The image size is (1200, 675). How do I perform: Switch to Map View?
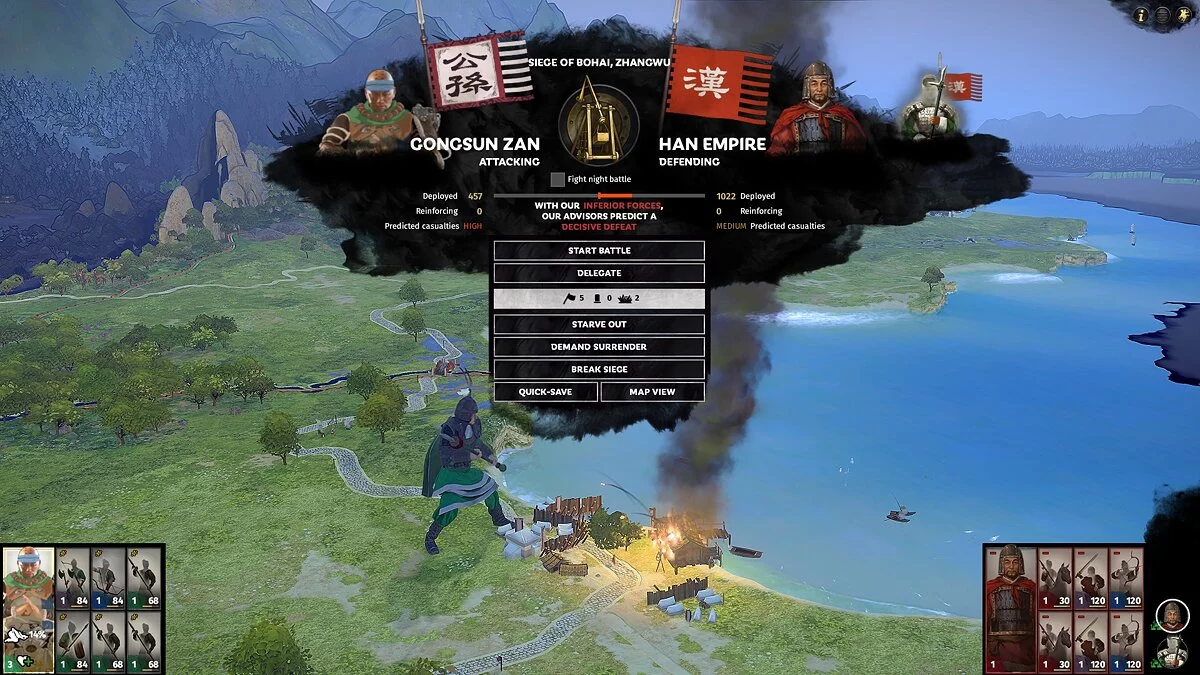pyautogui.click(x=652, y=392)
